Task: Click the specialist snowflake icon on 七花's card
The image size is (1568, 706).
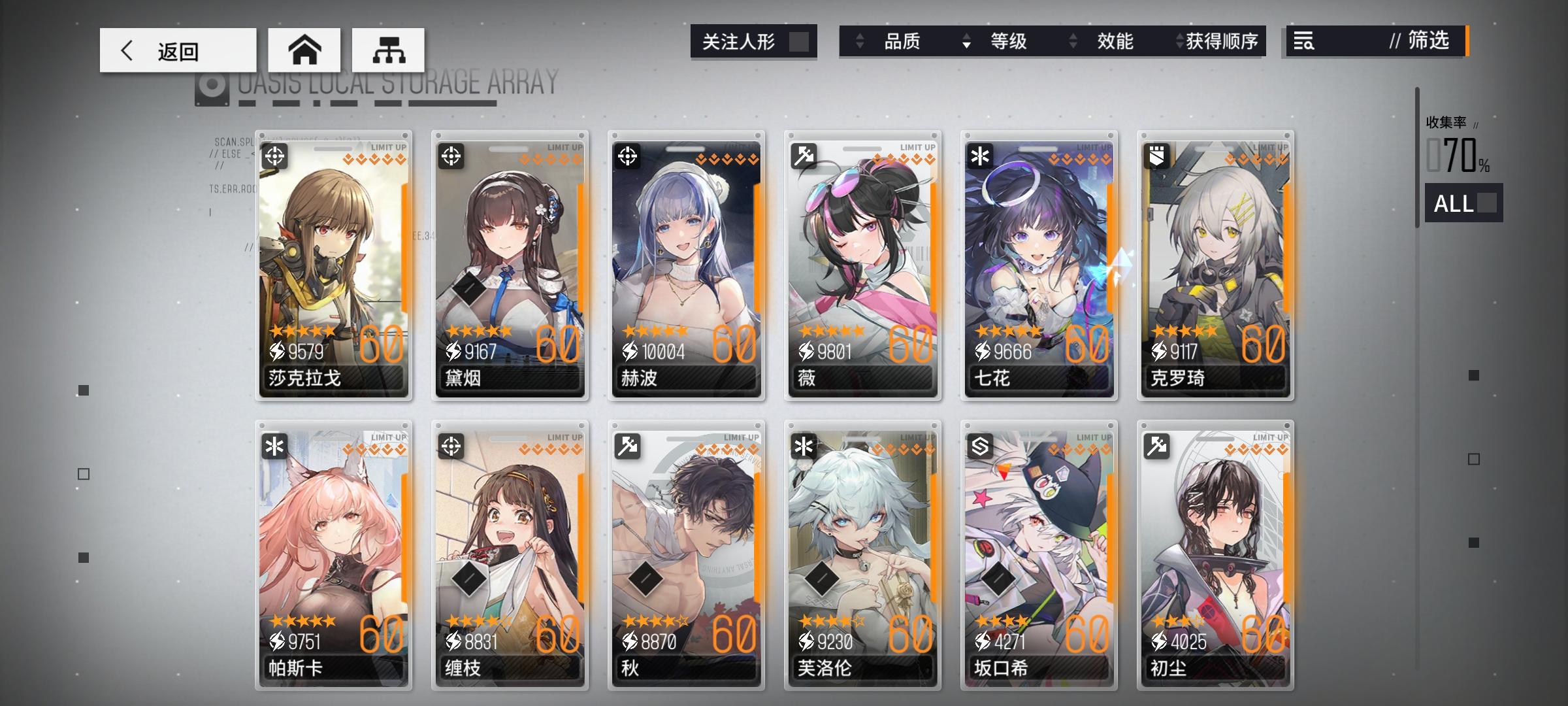Action: tap(981, 156)
